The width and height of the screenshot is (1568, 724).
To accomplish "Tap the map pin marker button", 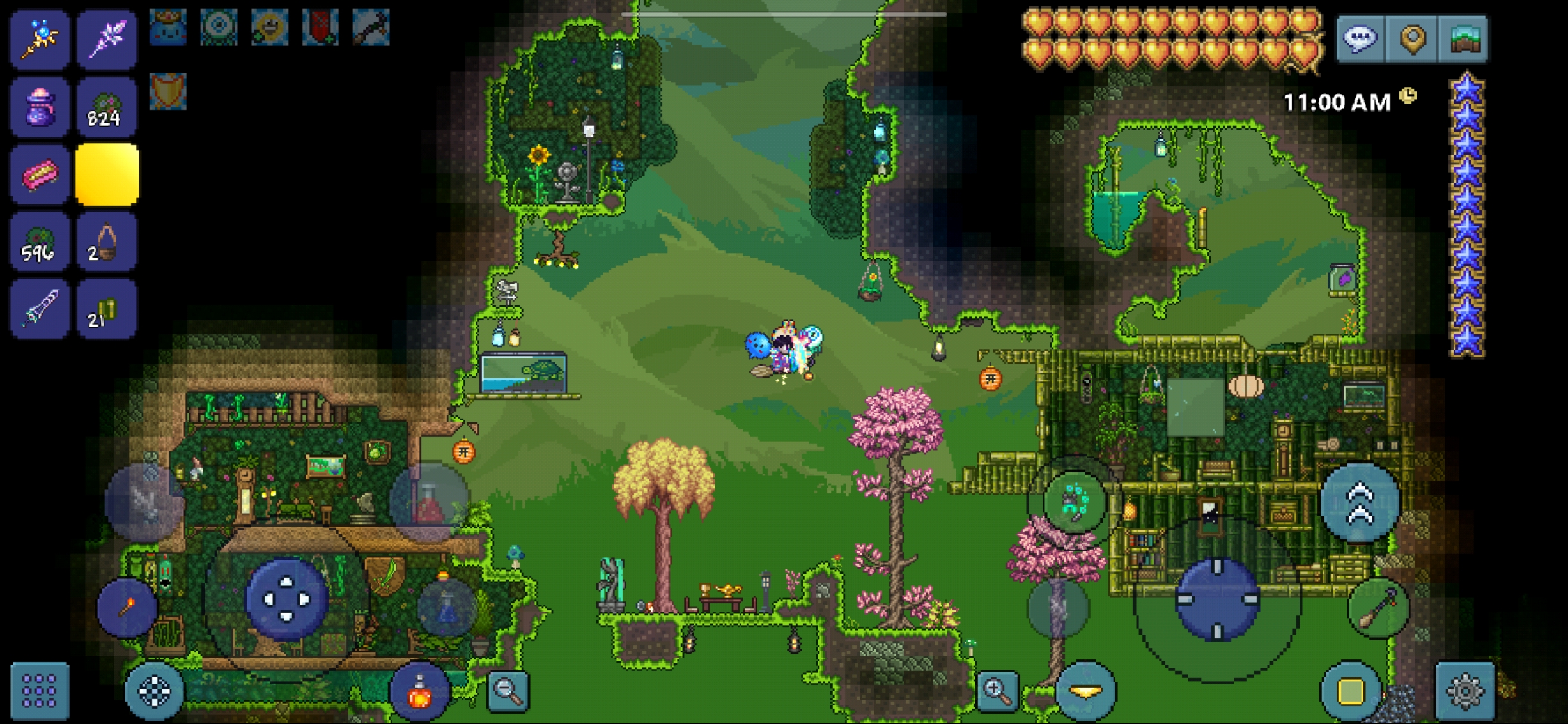I will [x=1413, y=40].
